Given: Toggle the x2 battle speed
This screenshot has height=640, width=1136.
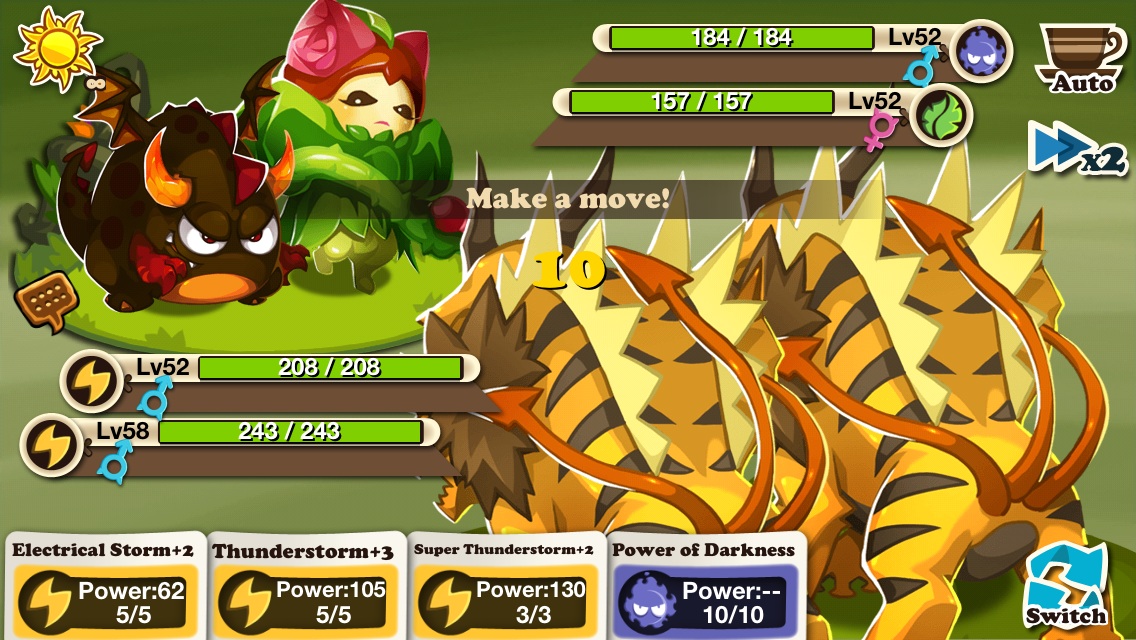Looking at the screenshot, I should [1078, 152].
